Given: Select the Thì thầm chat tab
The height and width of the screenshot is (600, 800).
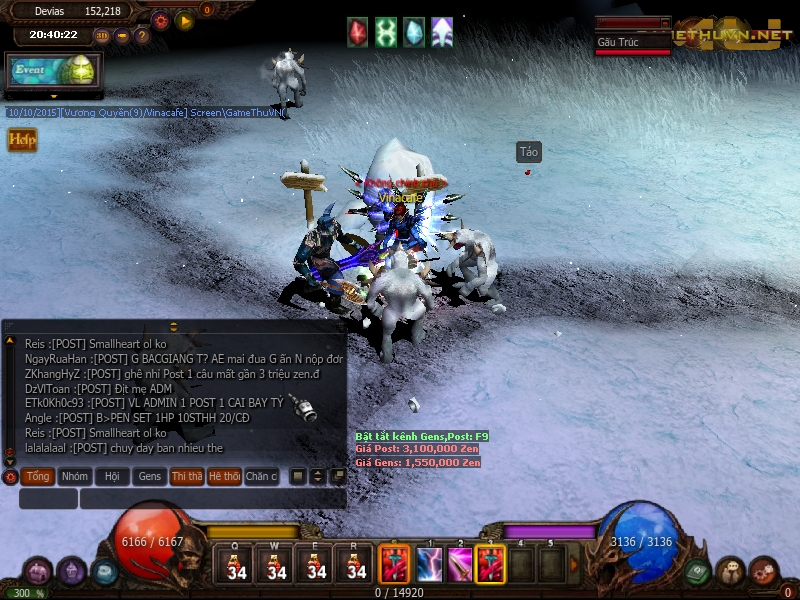Looking at the screenshot, I should tap(186, 477).
